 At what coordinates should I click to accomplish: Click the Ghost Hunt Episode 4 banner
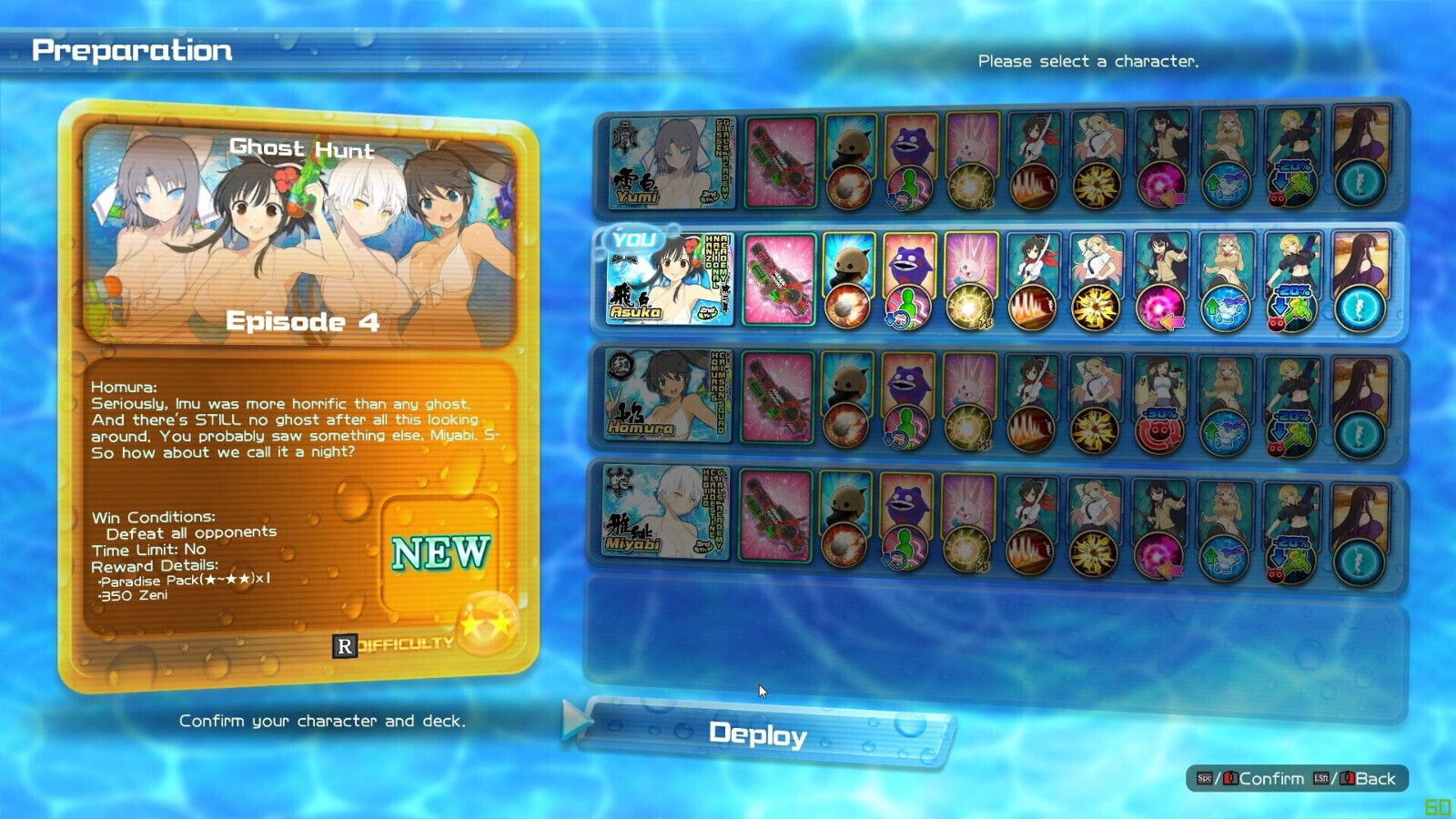[x=301, y=235]
